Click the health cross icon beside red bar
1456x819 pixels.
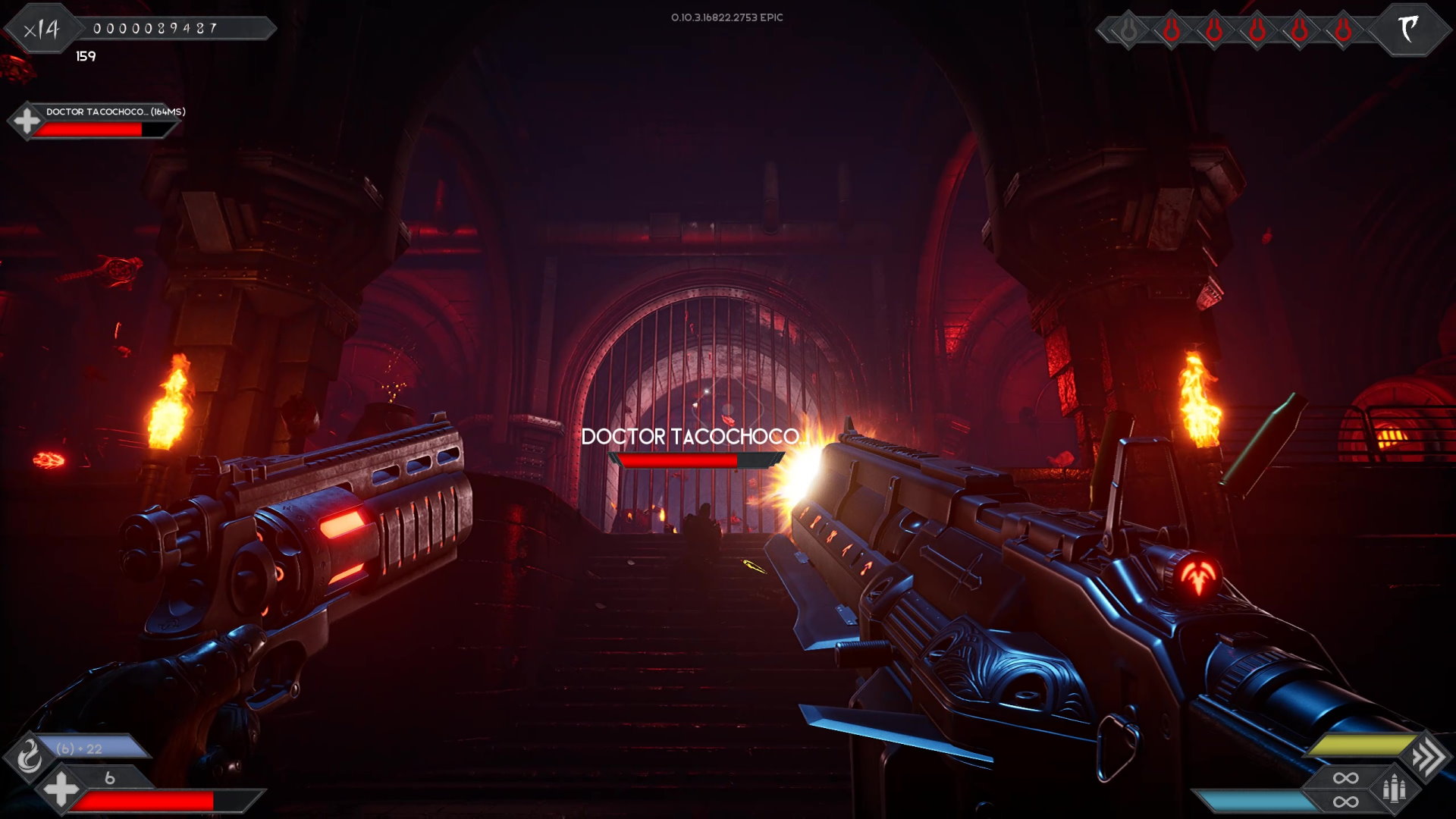tap(61, 789)
